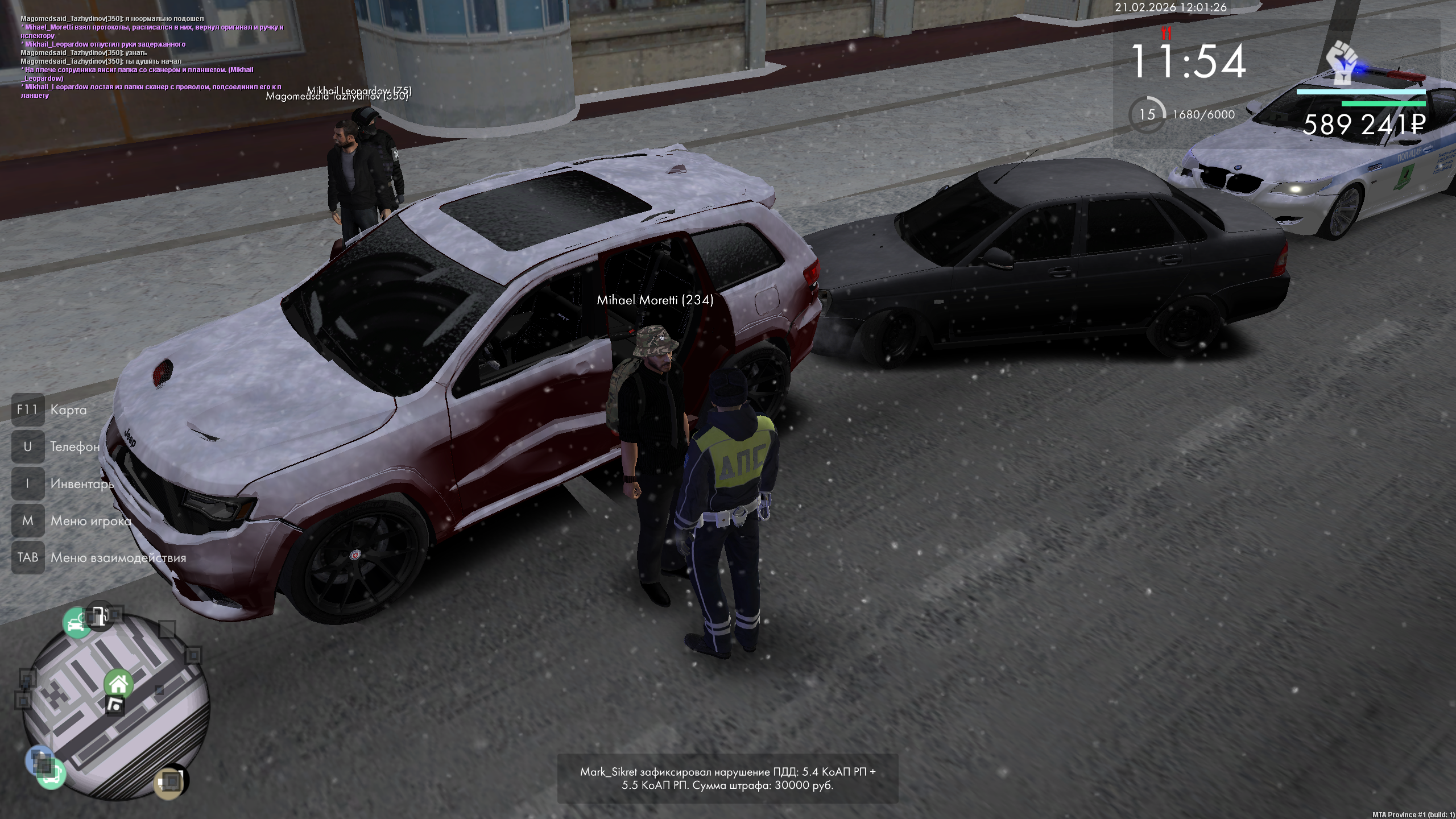Image resolution: width=1456 pixels, height=819 pixels.
Task: Click the traffic violation fine notification
Action: 727,778
